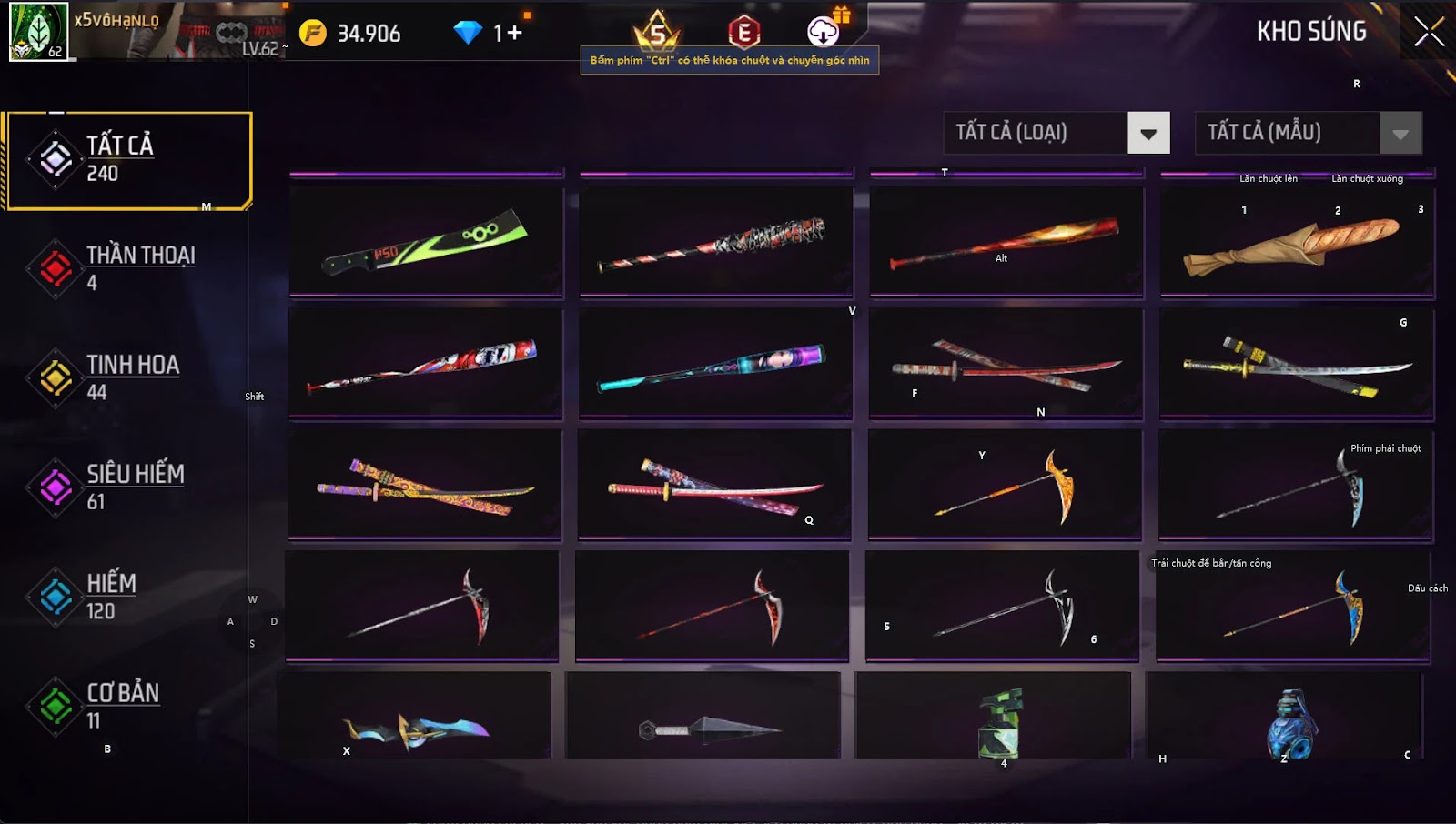1456x824 pixels.
Task: Pick the cyan and purple baseball bat
Action: 715,365
